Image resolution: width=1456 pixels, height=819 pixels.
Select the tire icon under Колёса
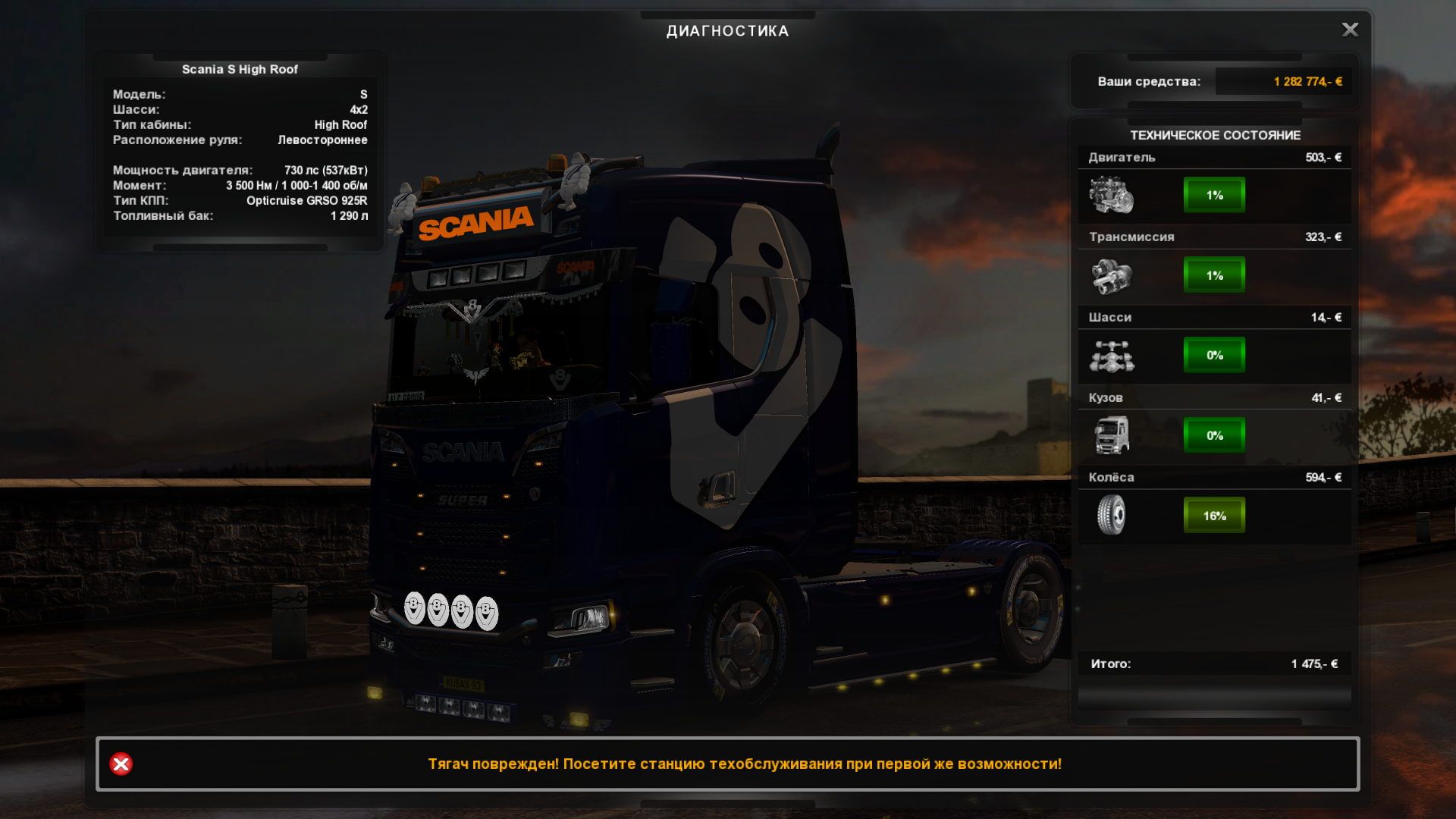(1111, 515)
